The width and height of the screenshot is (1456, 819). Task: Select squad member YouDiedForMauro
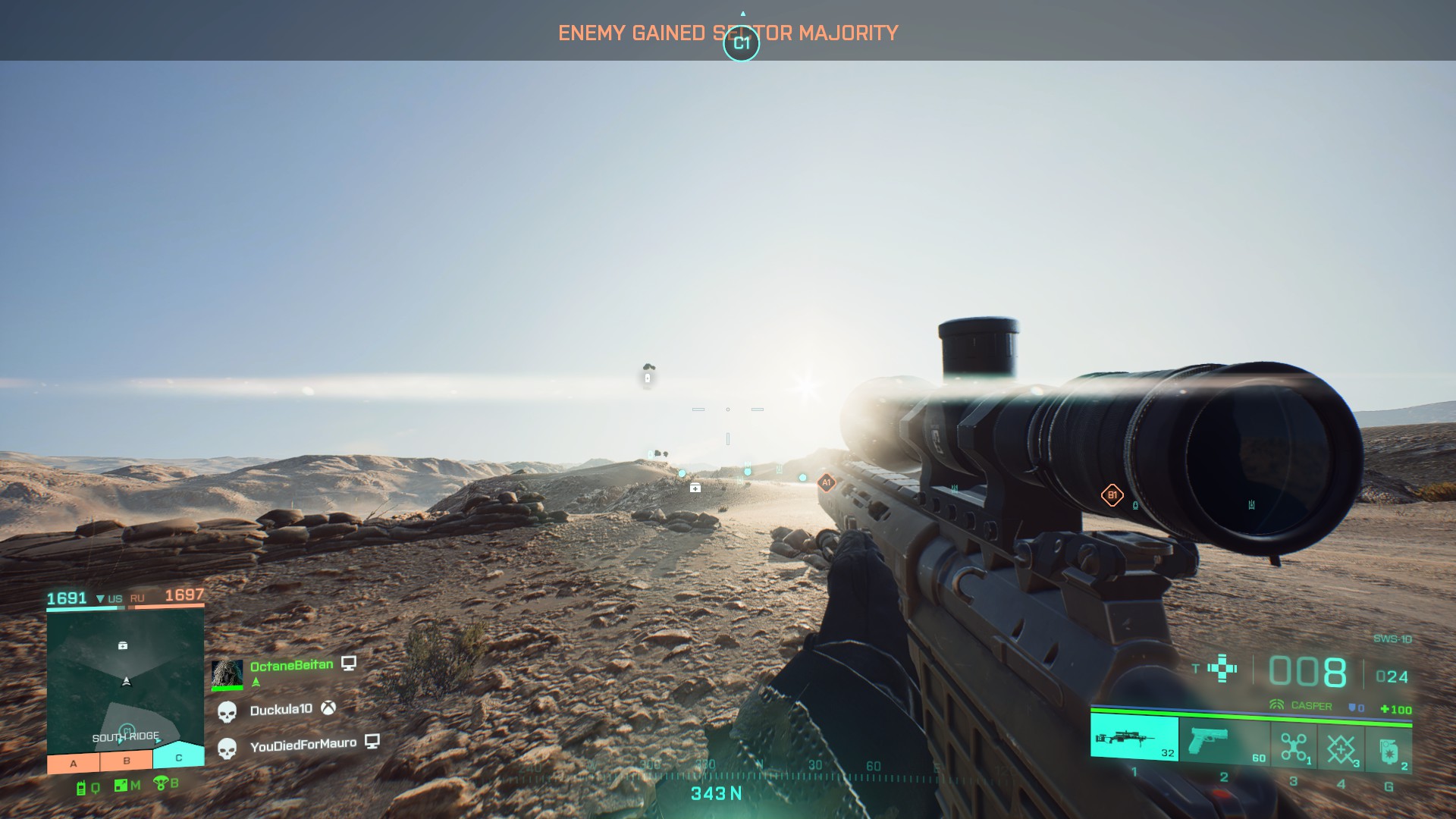303,745
